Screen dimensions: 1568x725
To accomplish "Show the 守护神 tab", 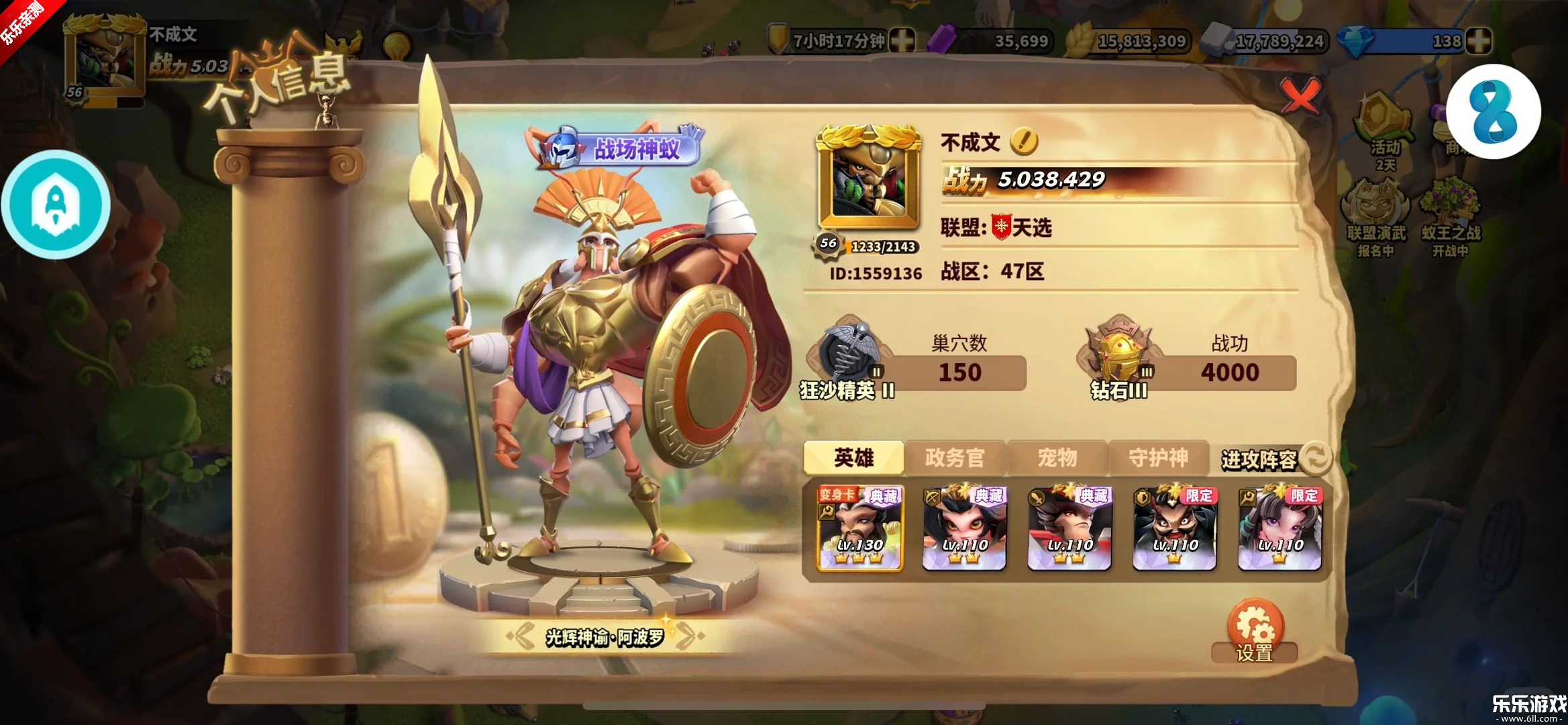I will pos(1159,458).
